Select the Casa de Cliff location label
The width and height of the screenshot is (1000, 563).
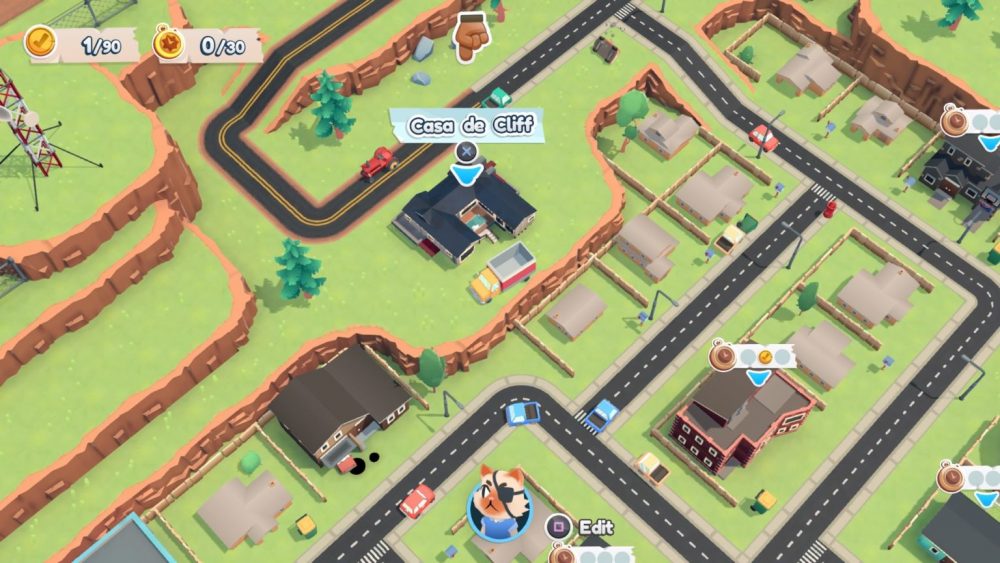tap(465, 126)
